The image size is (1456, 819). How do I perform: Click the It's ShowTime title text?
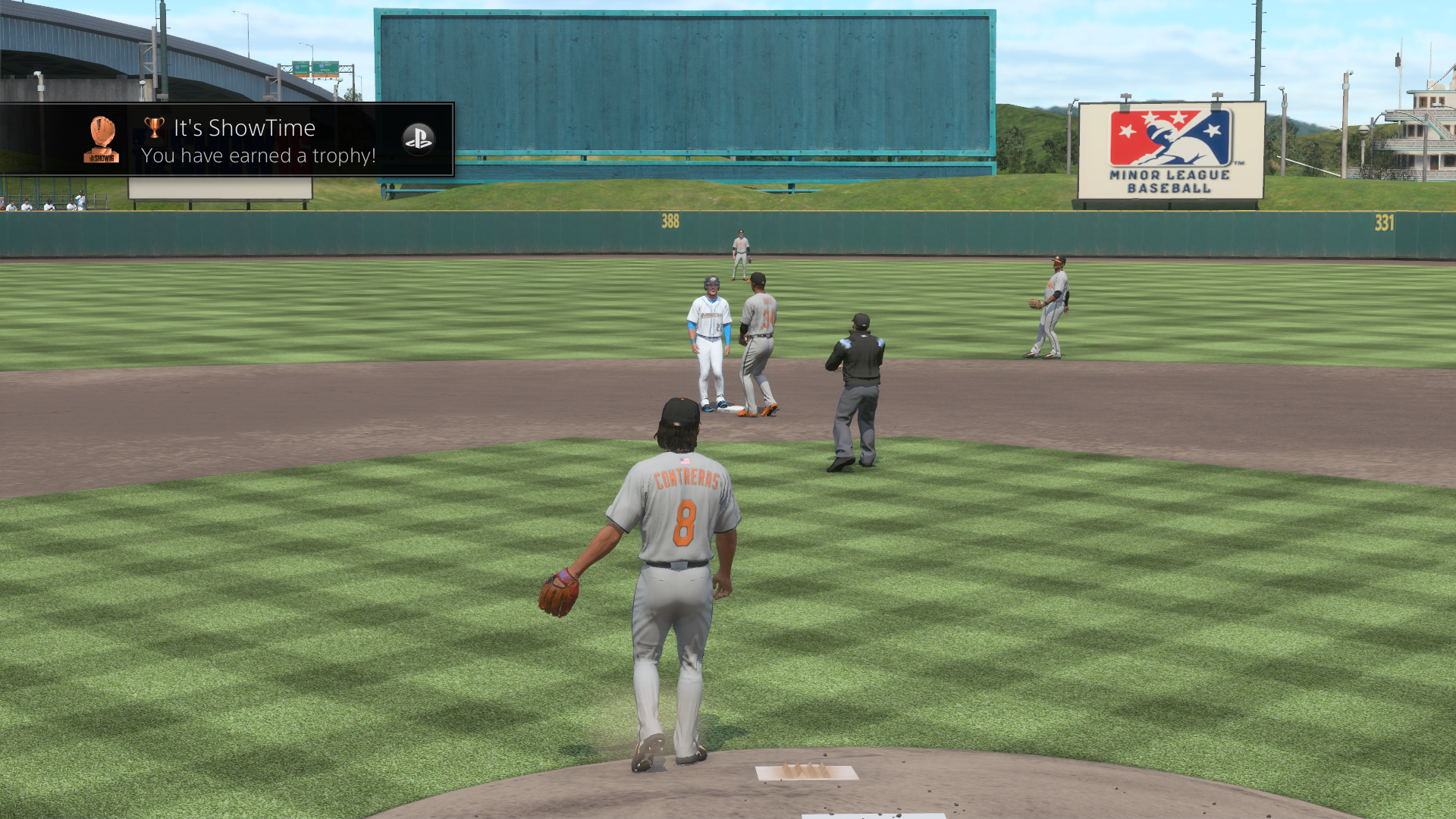tap(244, 127)
